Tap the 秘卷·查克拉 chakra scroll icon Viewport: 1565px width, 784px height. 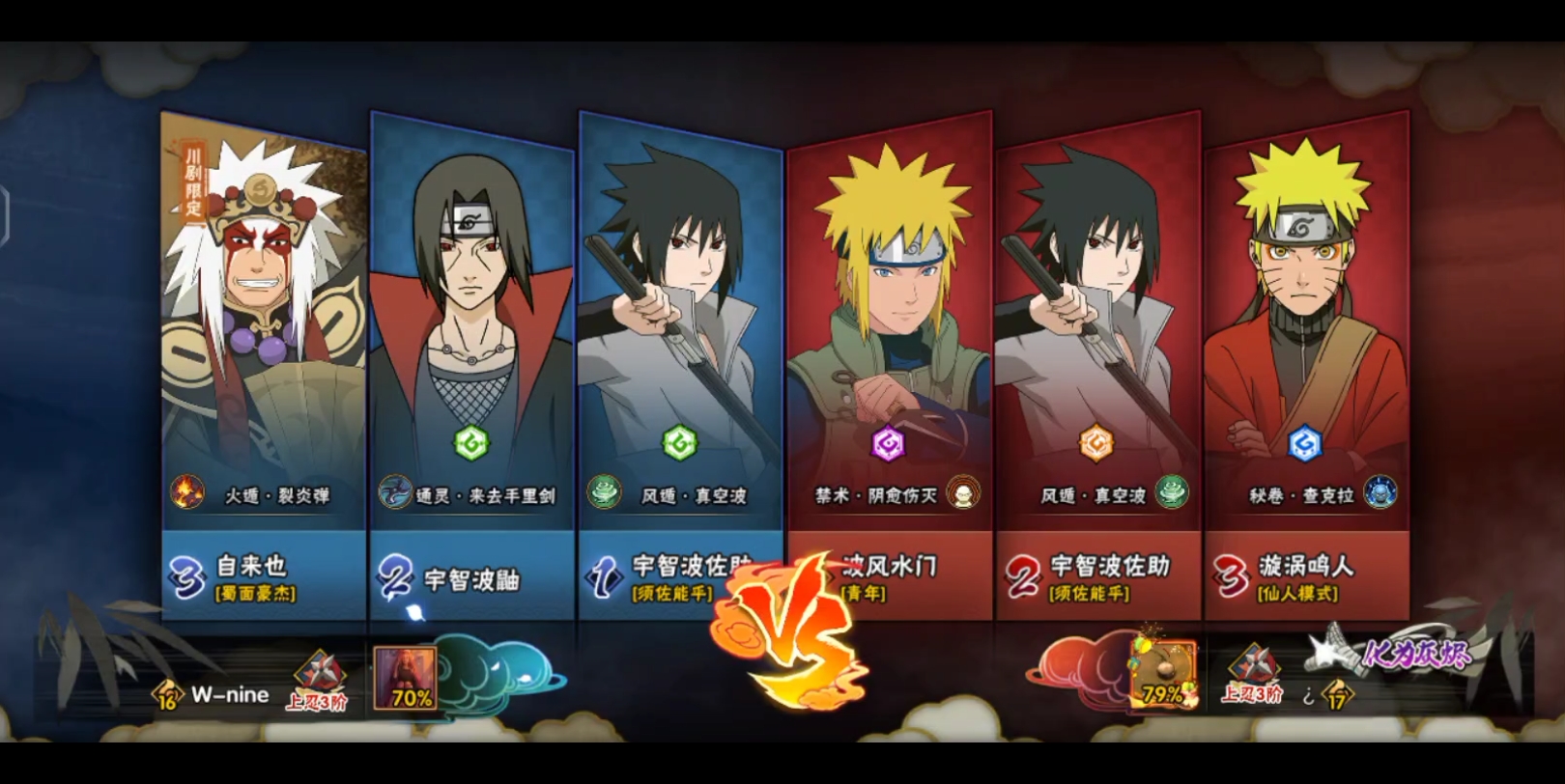click(x=1380, y=492)
